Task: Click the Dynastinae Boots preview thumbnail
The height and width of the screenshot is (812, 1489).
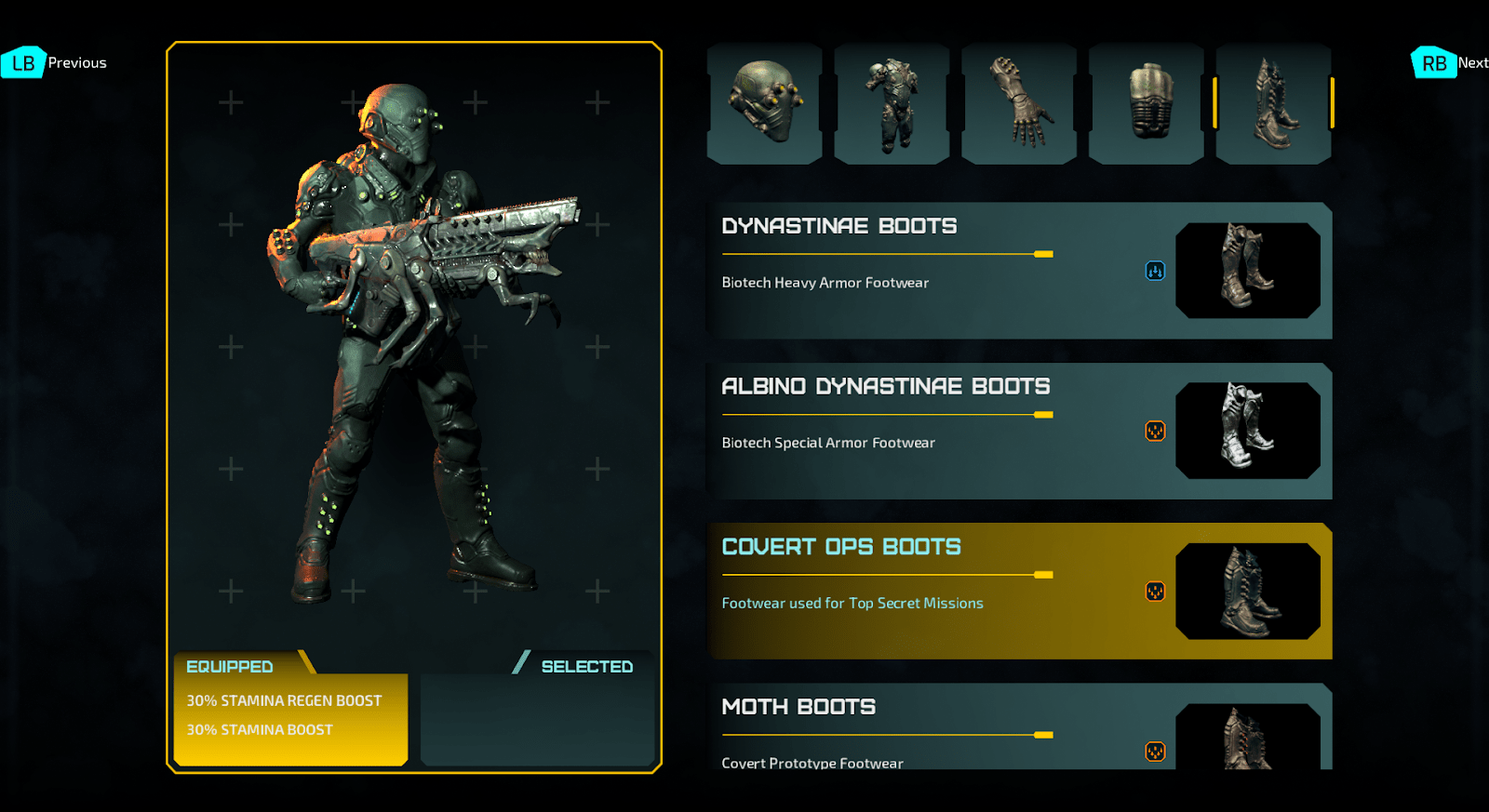Action: (x=1247, y=270)
